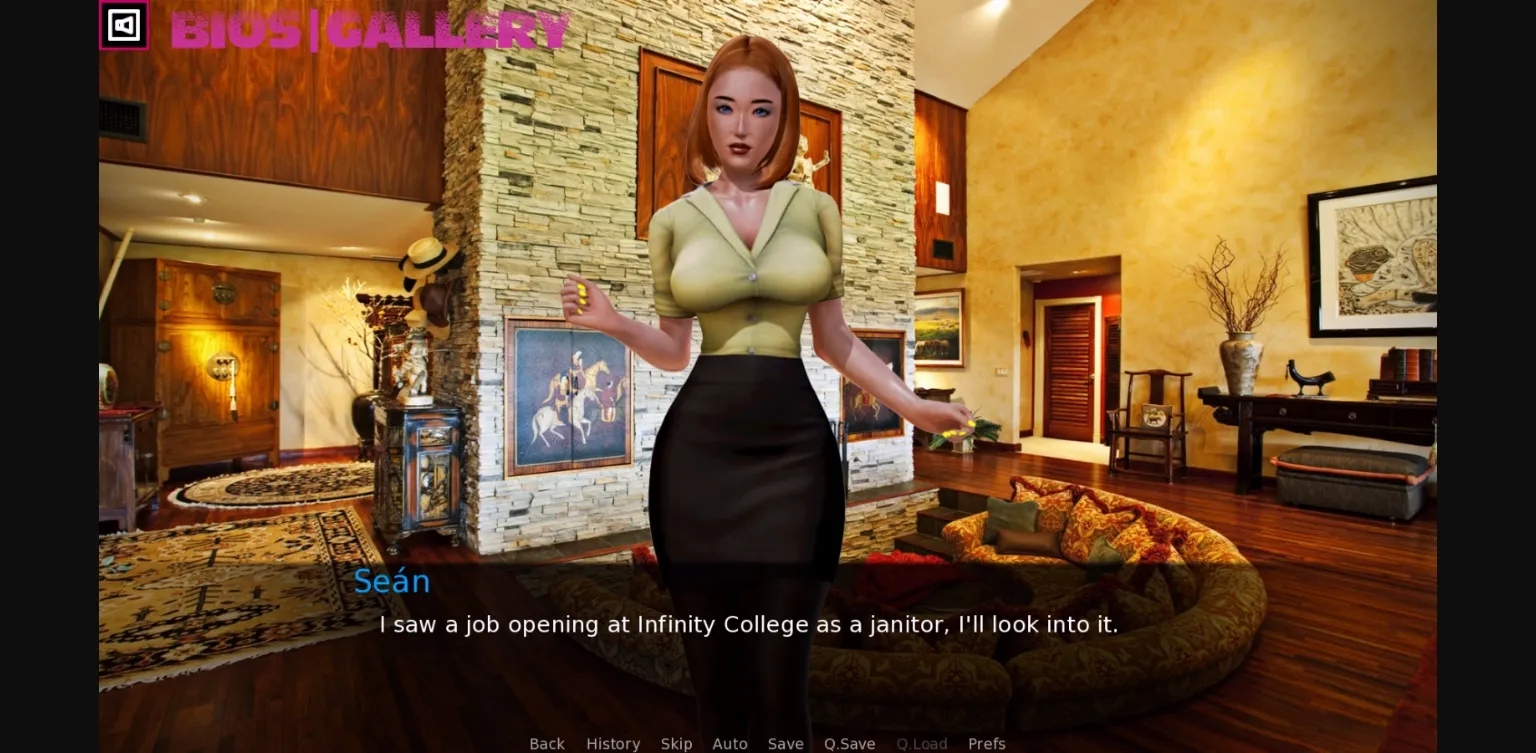Rewind to the previous line via Back
1536x753 pixels.
tap(546, 744)
